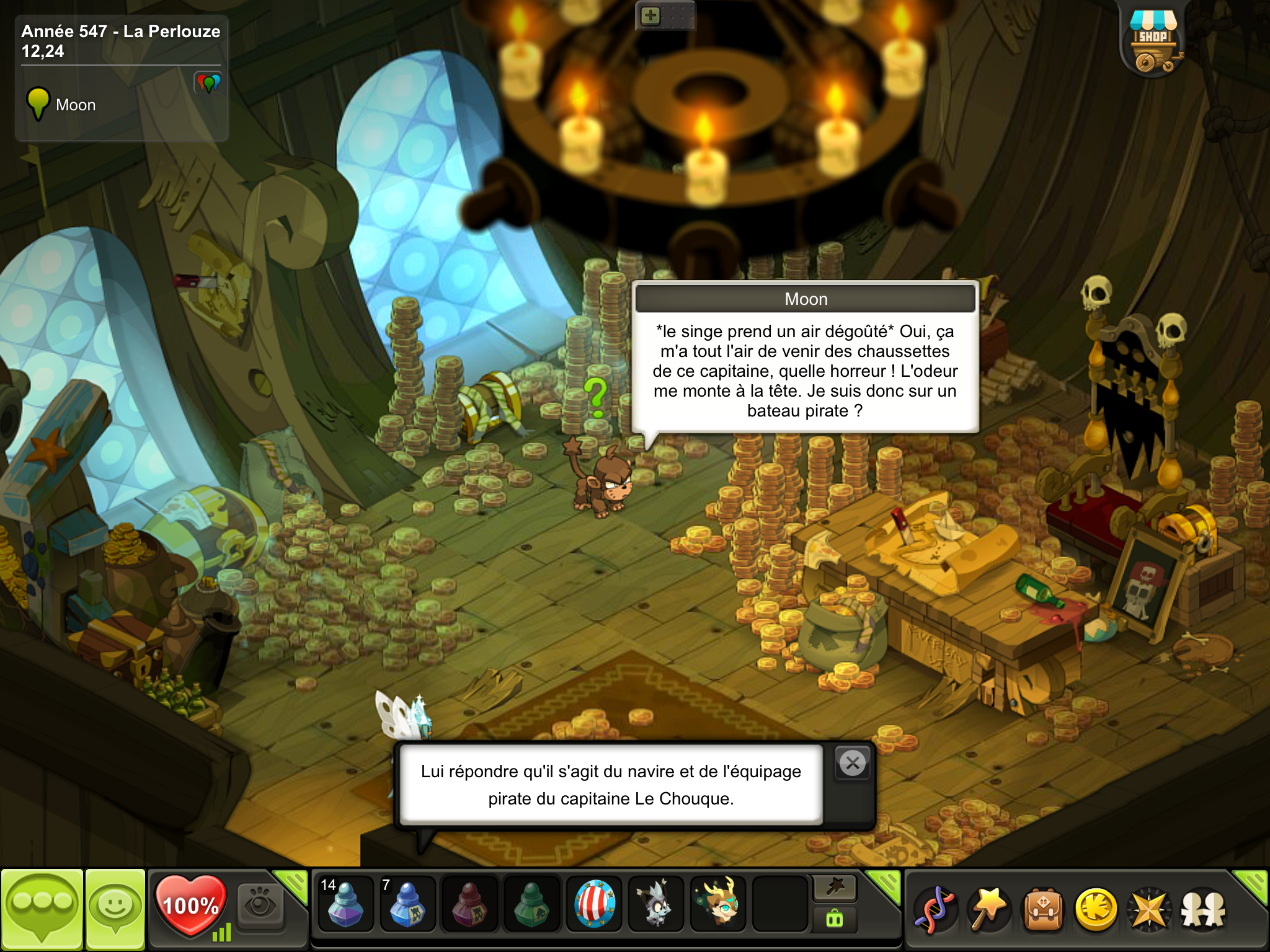Close the dialogue with the X button

[853, 763]
